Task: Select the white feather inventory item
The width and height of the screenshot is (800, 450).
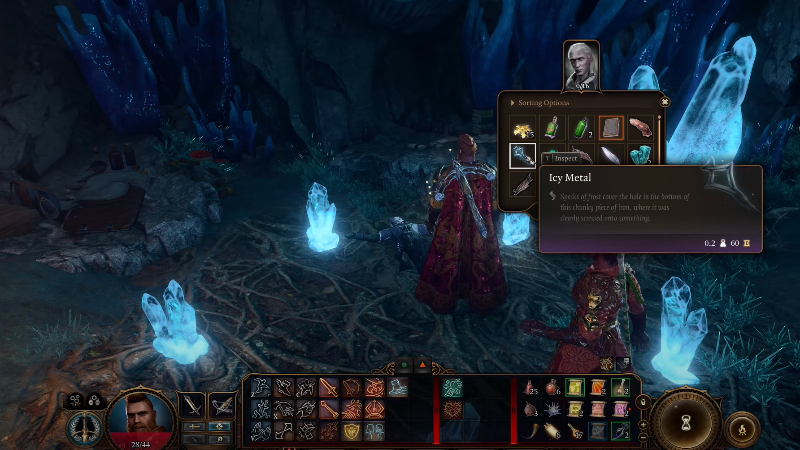Action: 611,155
